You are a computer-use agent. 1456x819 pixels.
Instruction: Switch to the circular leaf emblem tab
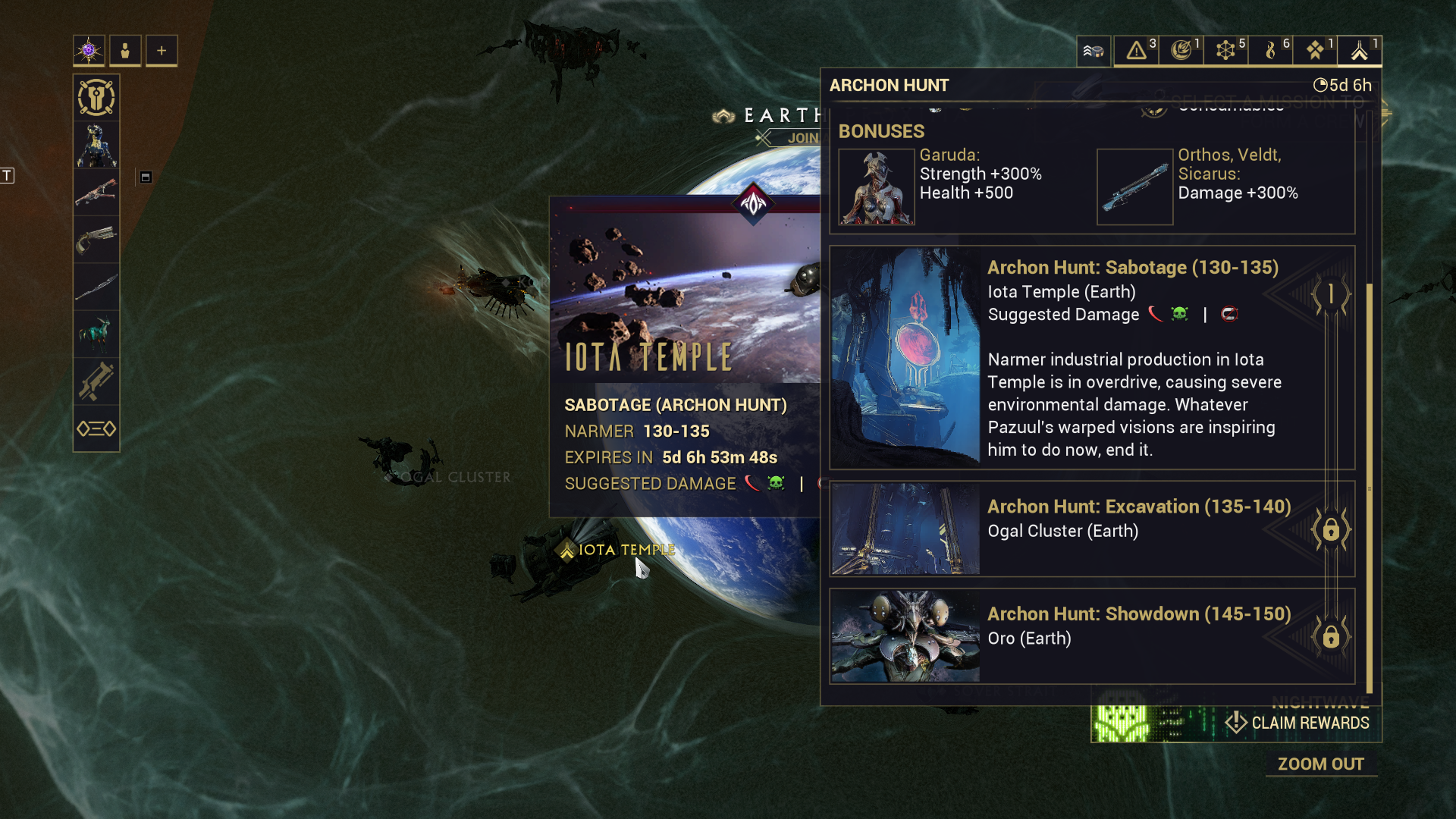point(1181,51)
